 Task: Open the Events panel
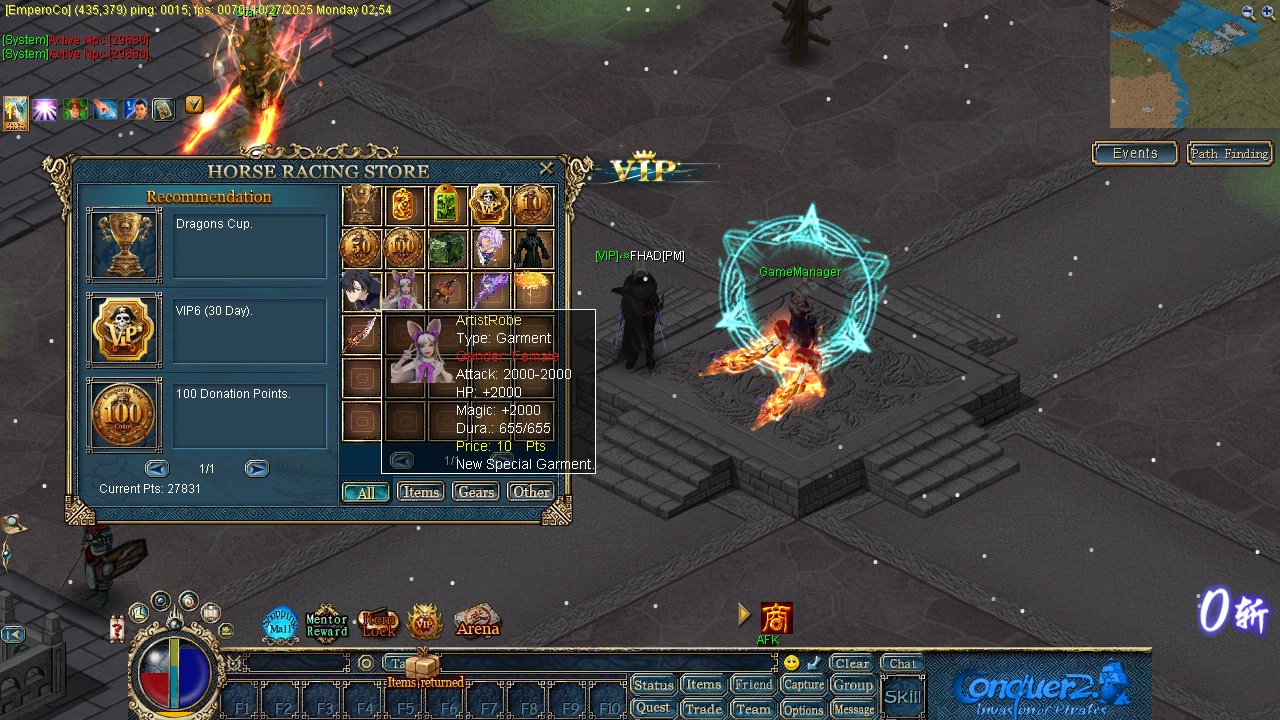1134,153
